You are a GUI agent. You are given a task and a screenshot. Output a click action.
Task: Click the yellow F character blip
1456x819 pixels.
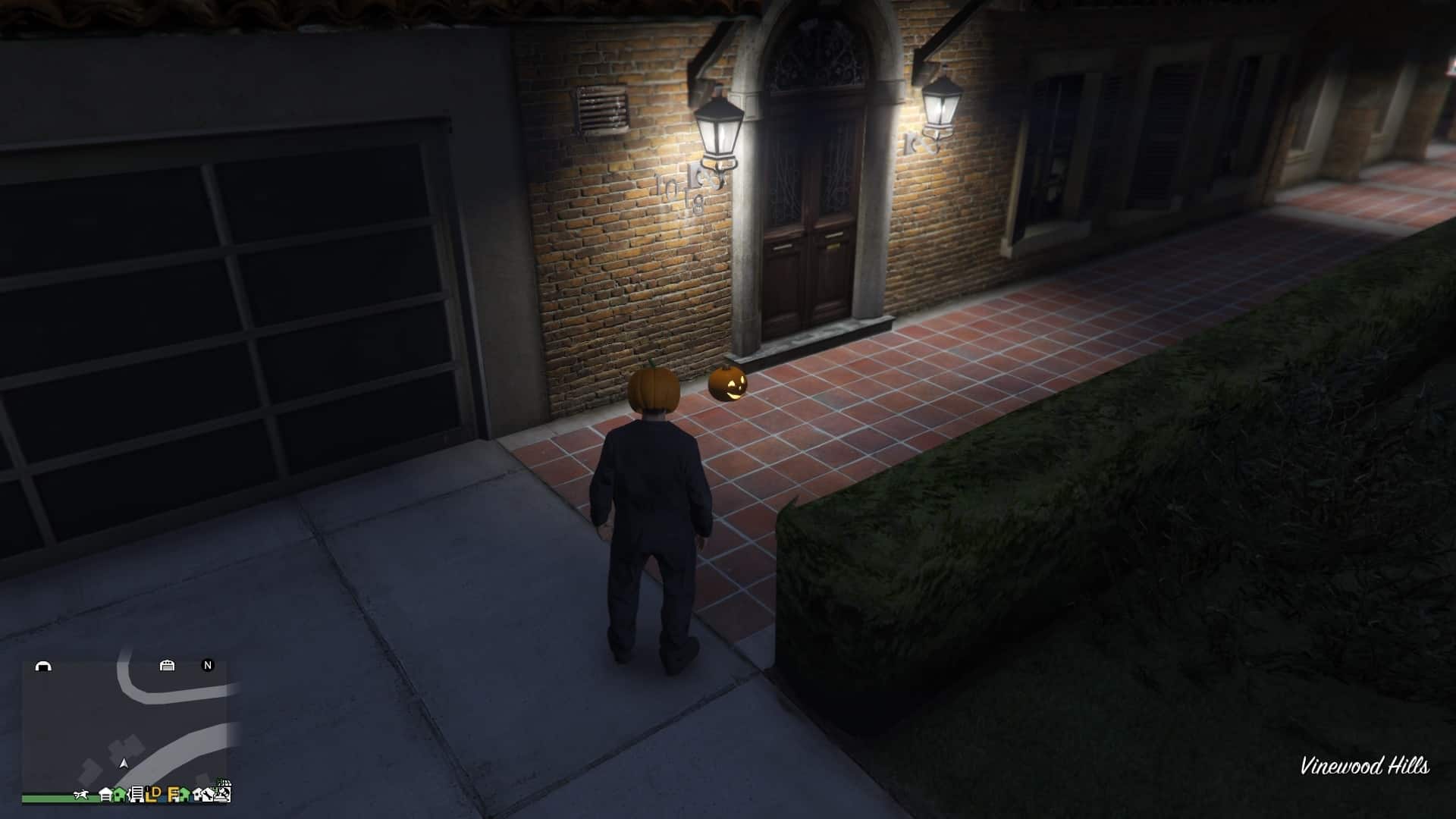click(x=172, y=795)
